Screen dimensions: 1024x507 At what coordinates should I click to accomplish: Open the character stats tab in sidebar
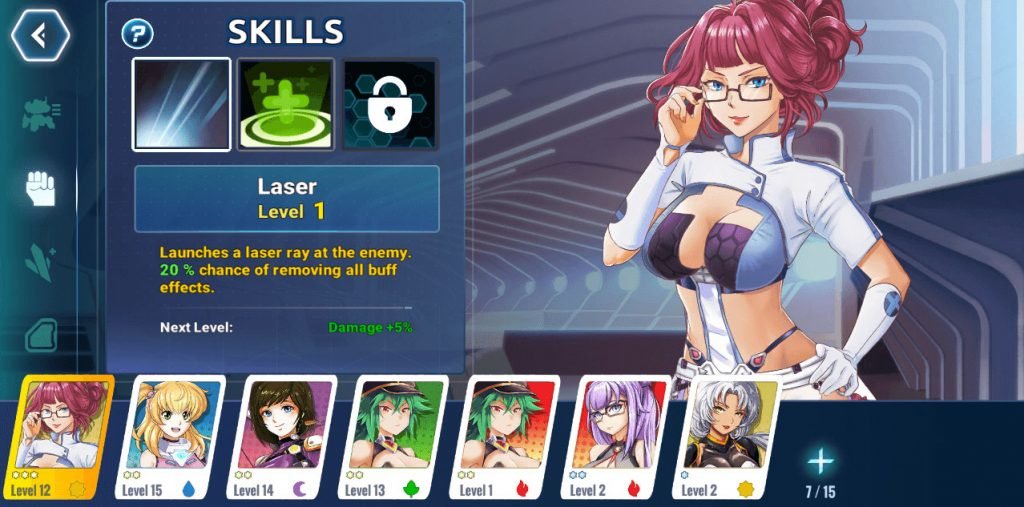click(40, 115)
